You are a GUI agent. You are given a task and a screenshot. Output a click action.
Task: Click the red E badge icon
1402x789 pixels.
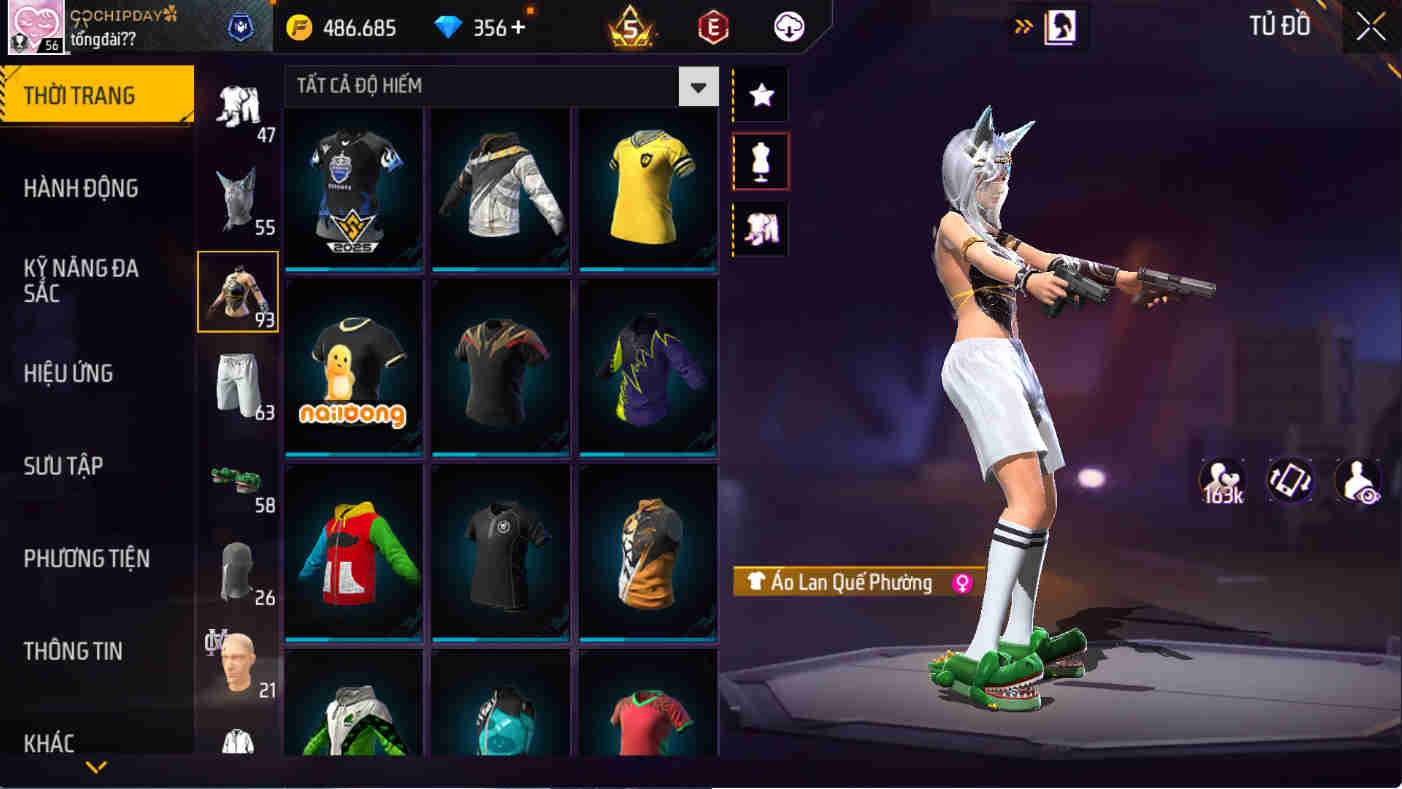pos(712,27)
